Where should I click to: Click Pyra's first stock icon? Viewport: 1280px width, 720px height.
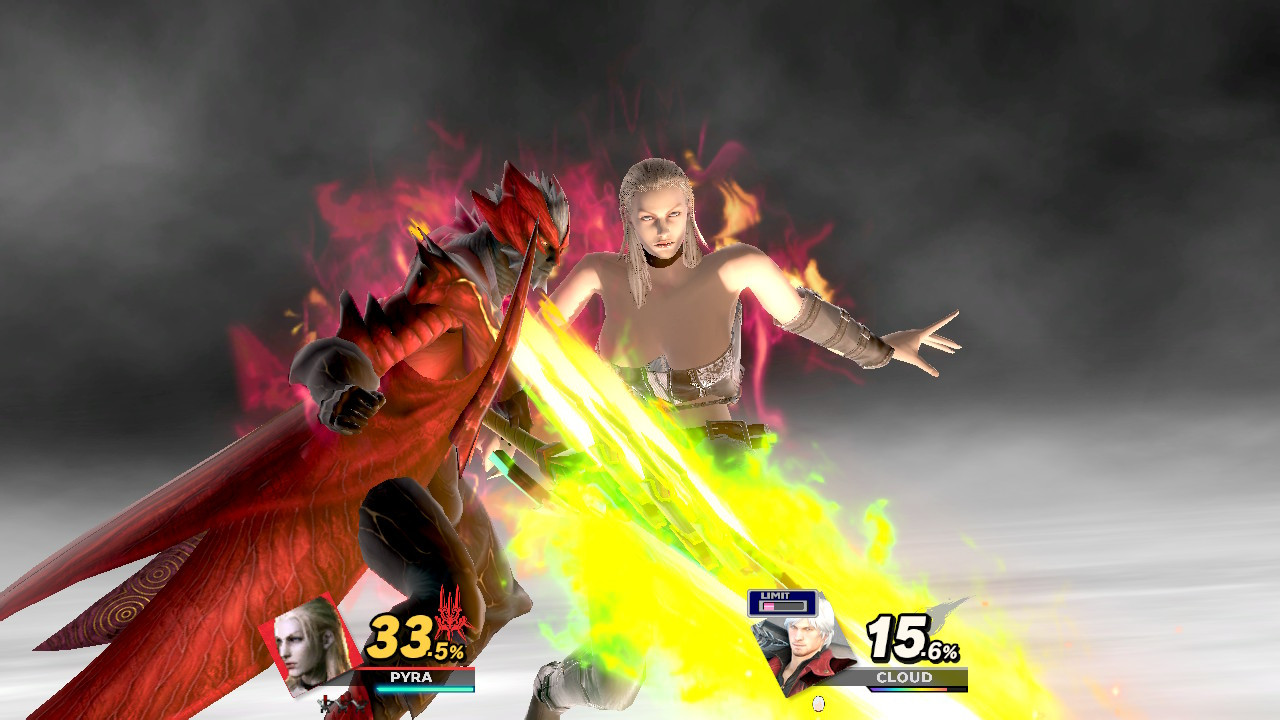click(325, 703)
